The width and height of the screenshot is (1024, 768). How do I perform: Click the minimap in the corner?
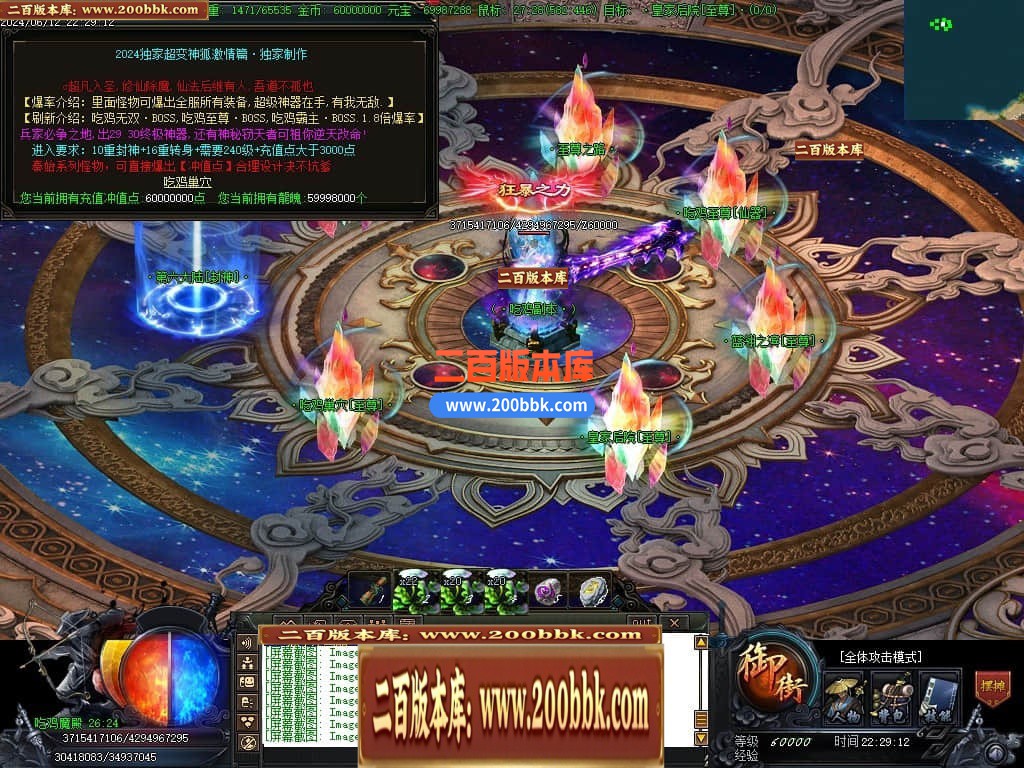click(x=963, y=59)
